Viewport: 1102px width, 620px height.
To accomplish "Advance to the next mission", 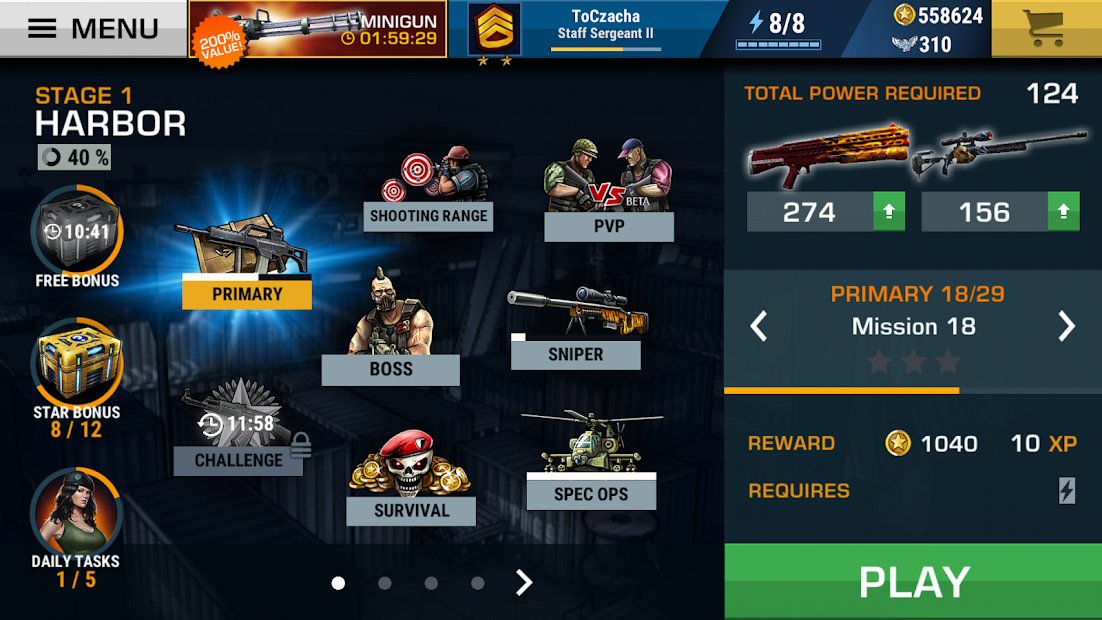I will coord(1067,326).
